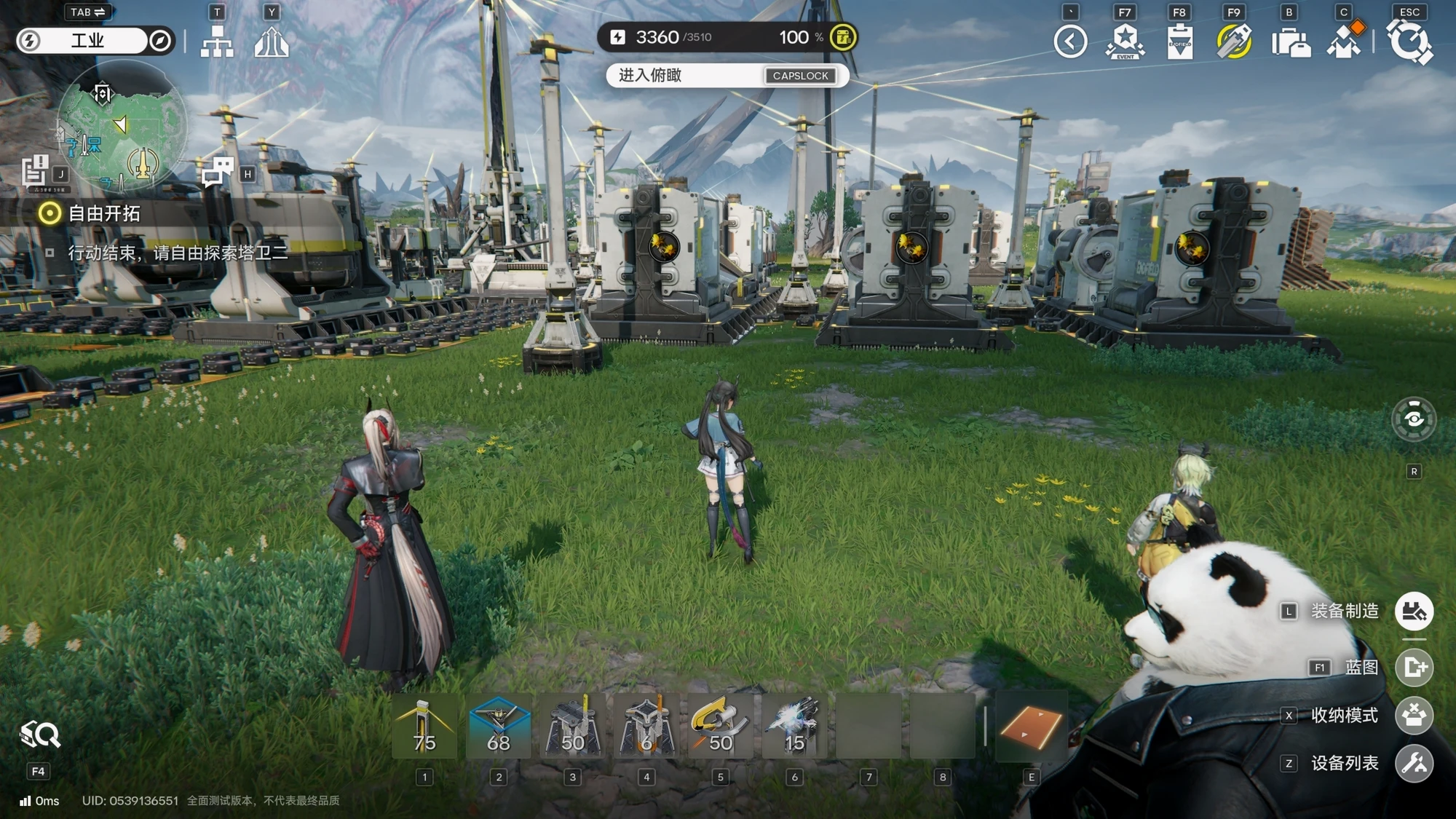The height and width of the screenshot is (819, 1456).
Task: Toggle the 工业 mode switch
Action: click(95, 41)
